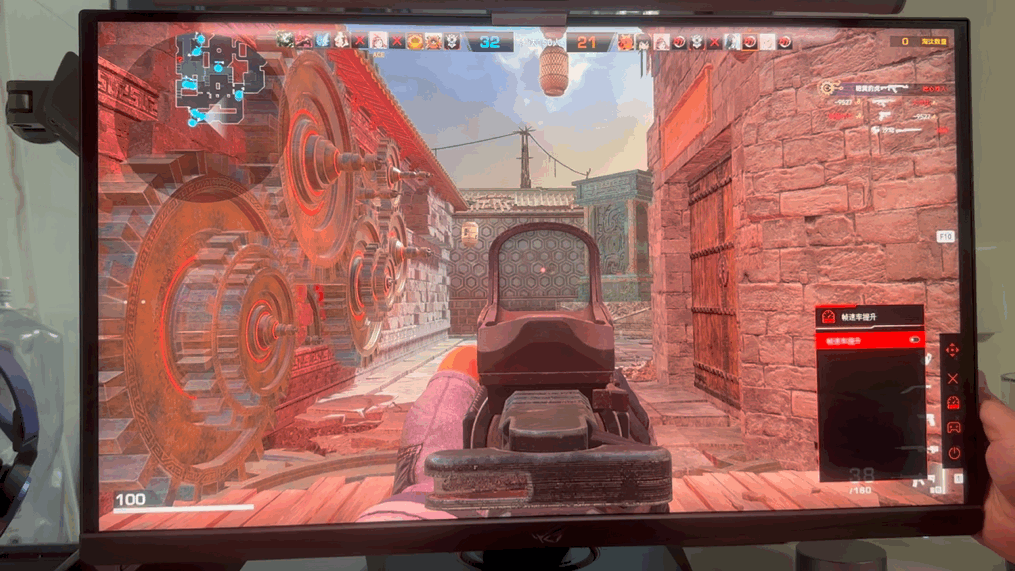The image size is (1015, 571).
Task: Click the monitor power icon
Action: click(x=953, y=453)
